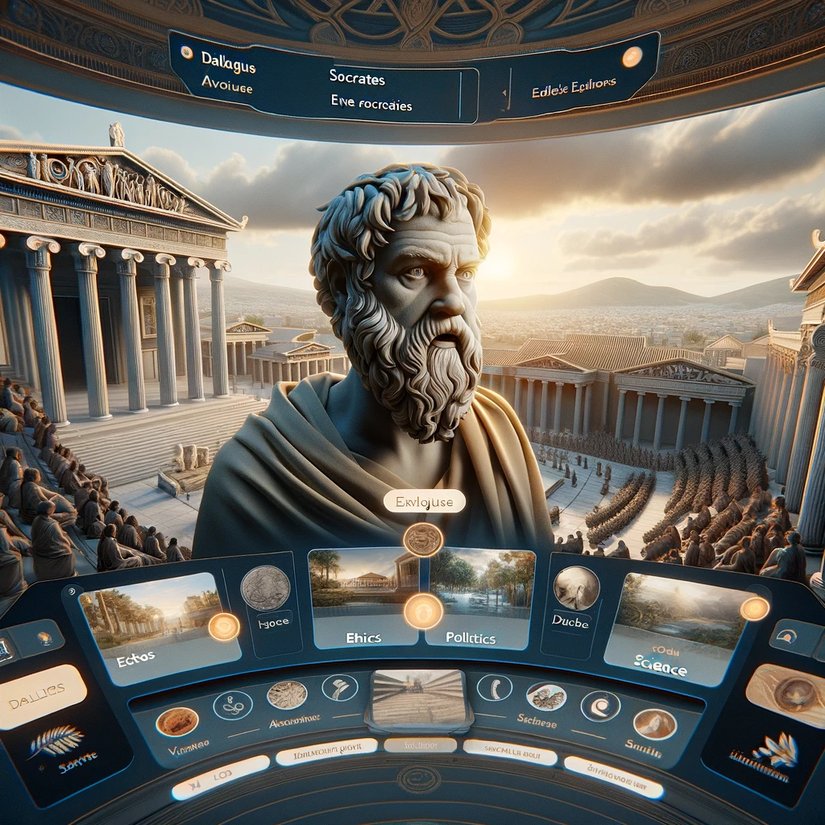
Task: Click the glowing orb on Science card
Action: click(x=753, y=608)
